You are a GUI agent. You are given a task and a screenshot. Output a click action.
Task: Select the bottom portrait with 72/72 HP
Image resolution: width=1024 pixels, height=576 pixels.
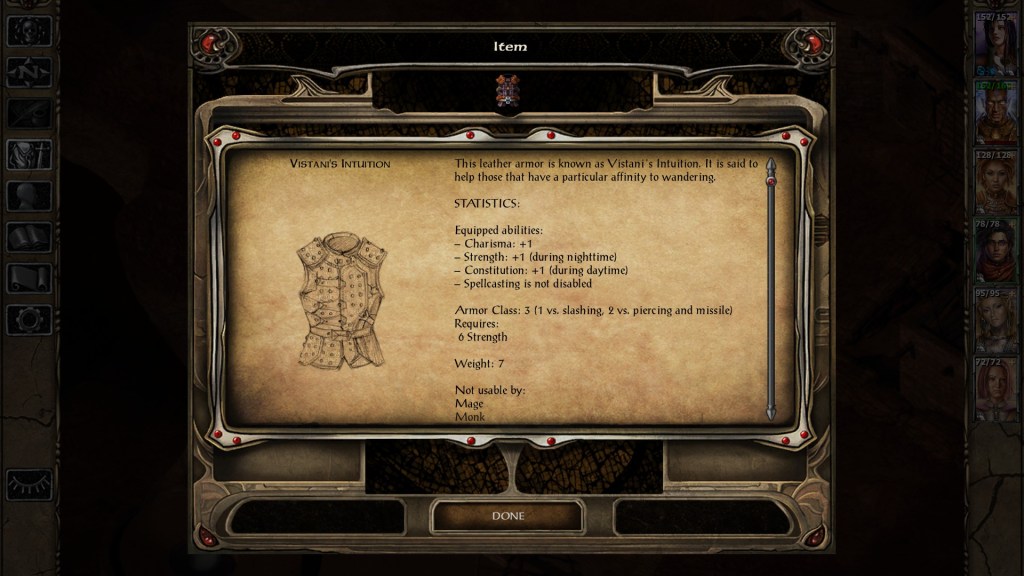tap(995, 389)
